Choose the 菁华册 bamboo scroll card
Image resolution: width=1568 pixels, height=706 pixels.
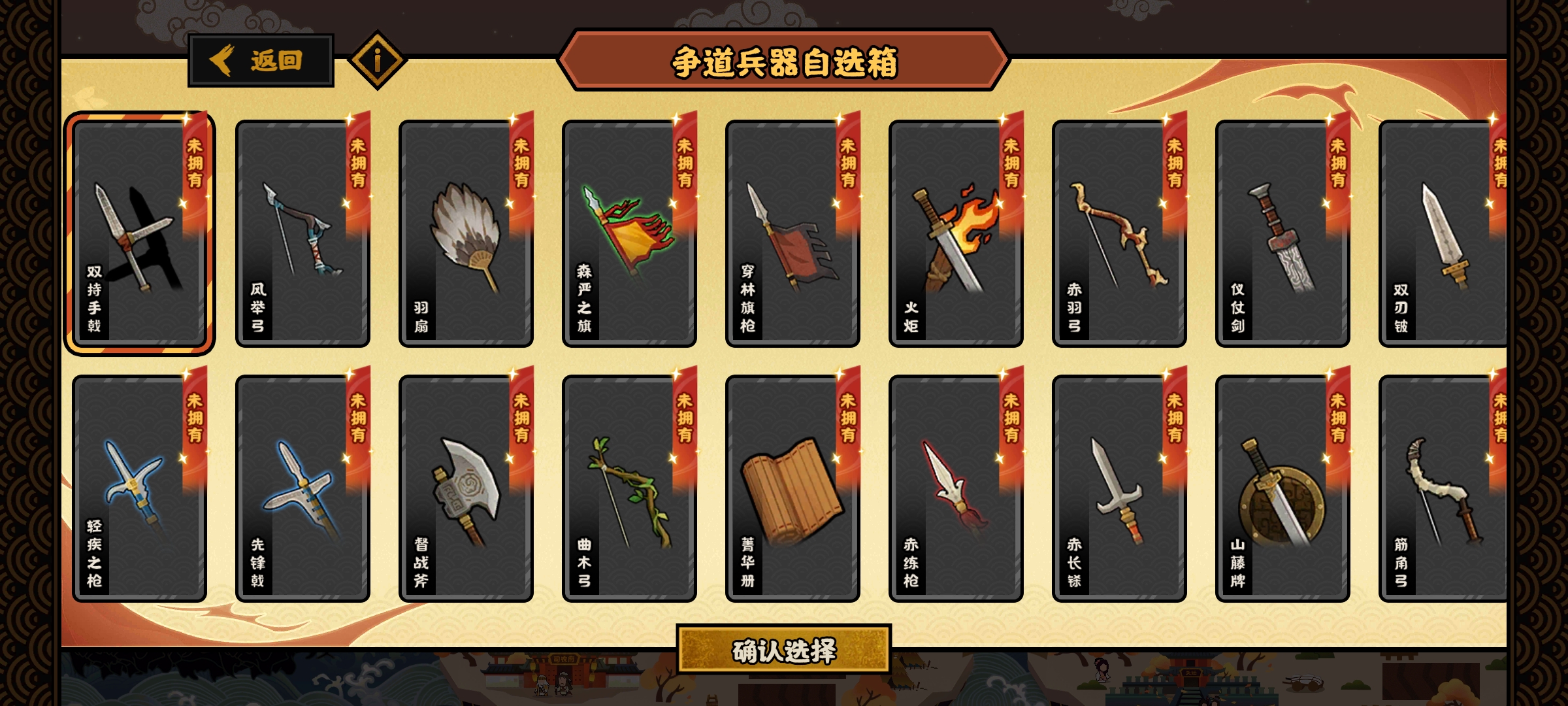coord(792,488)
